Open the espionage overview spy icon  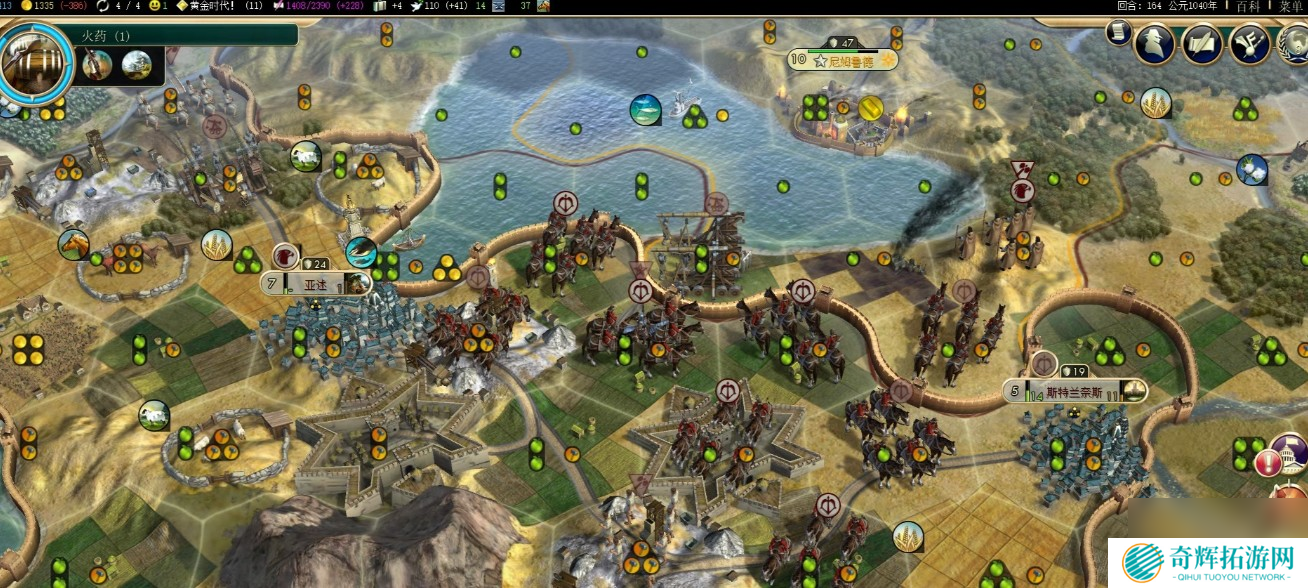tap(1153, 44)
